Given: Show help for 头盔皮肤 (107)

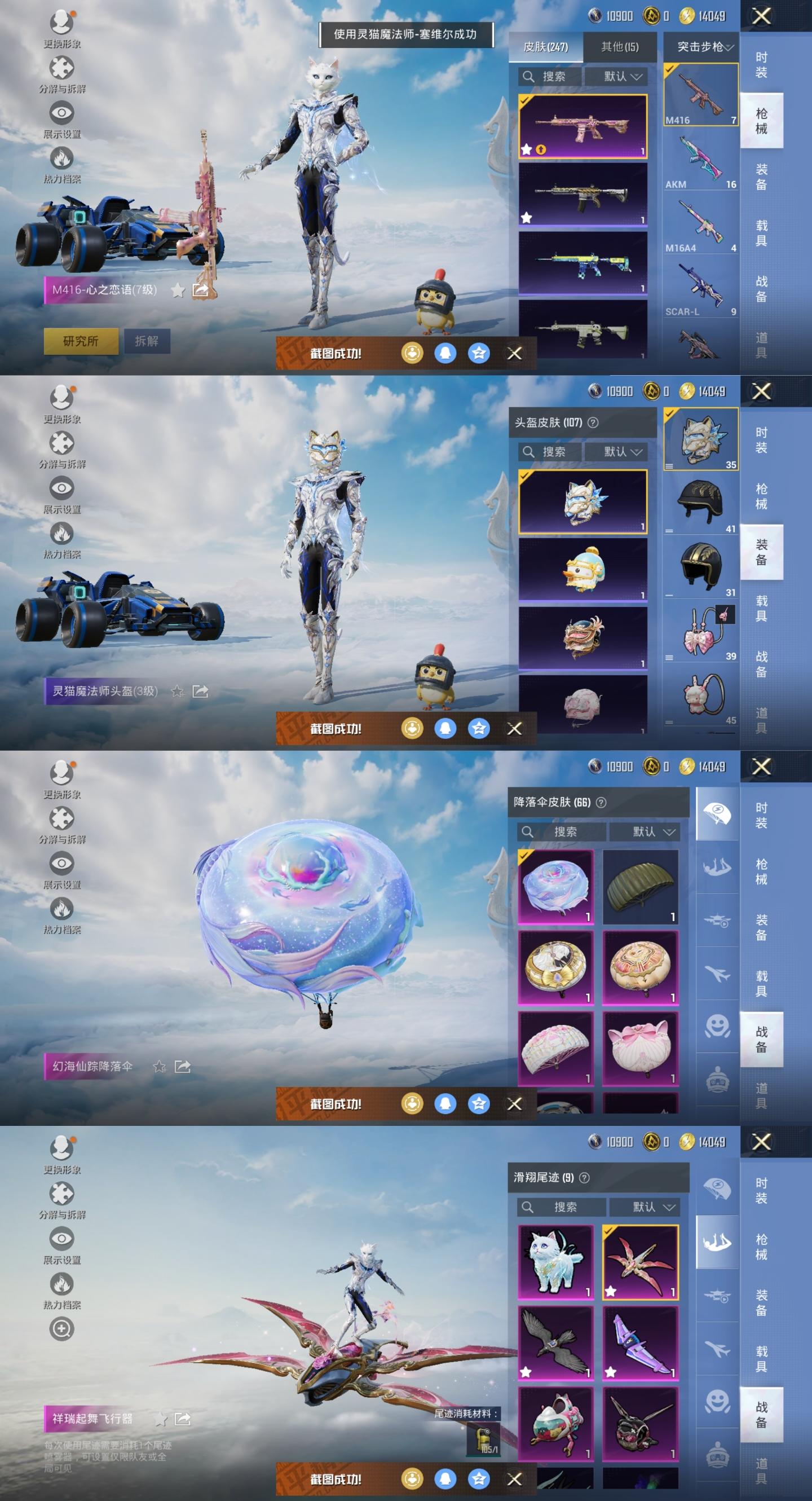Looking at the screenshot, I should tap(593, 422).
